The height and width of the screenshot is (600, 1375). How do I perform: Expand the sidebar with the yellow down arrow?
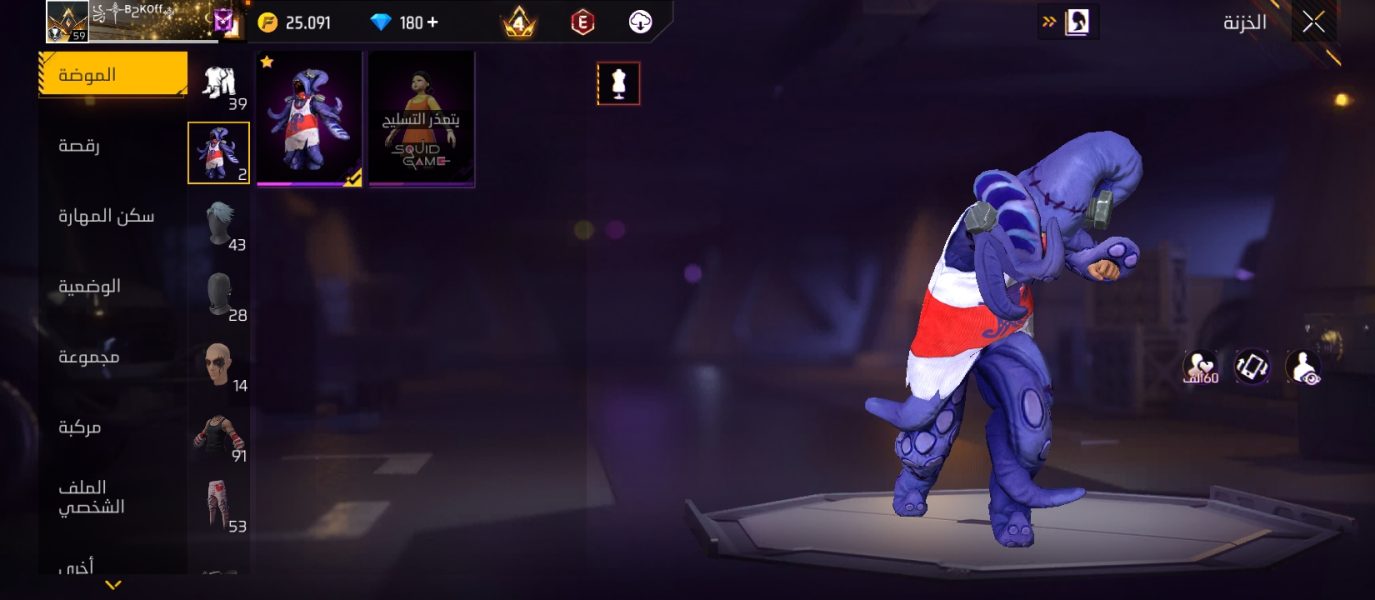pos(114,585)
